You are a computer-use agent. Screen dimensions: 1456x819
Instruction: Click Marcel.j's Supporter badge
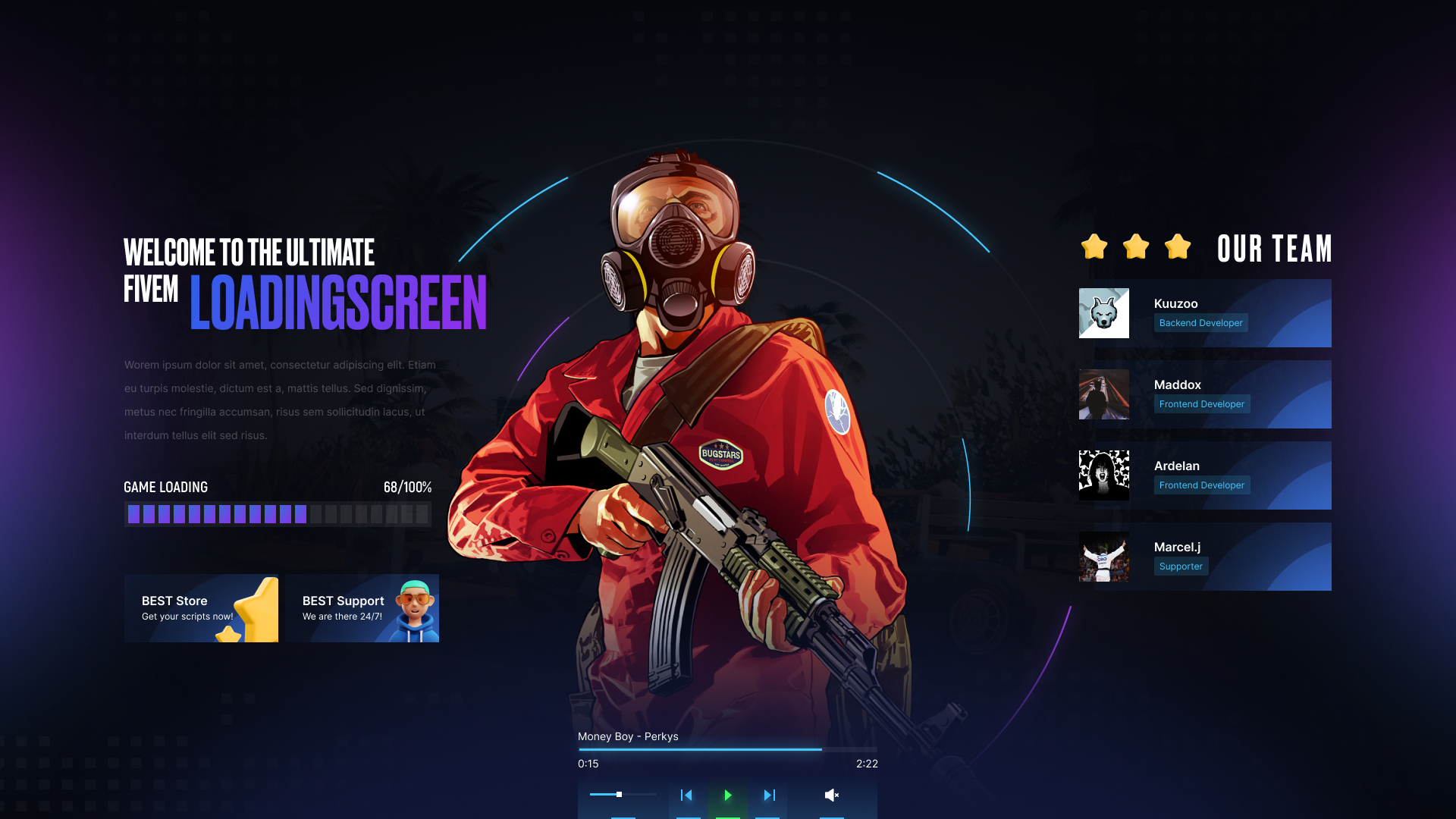(x=1180, y=566)
